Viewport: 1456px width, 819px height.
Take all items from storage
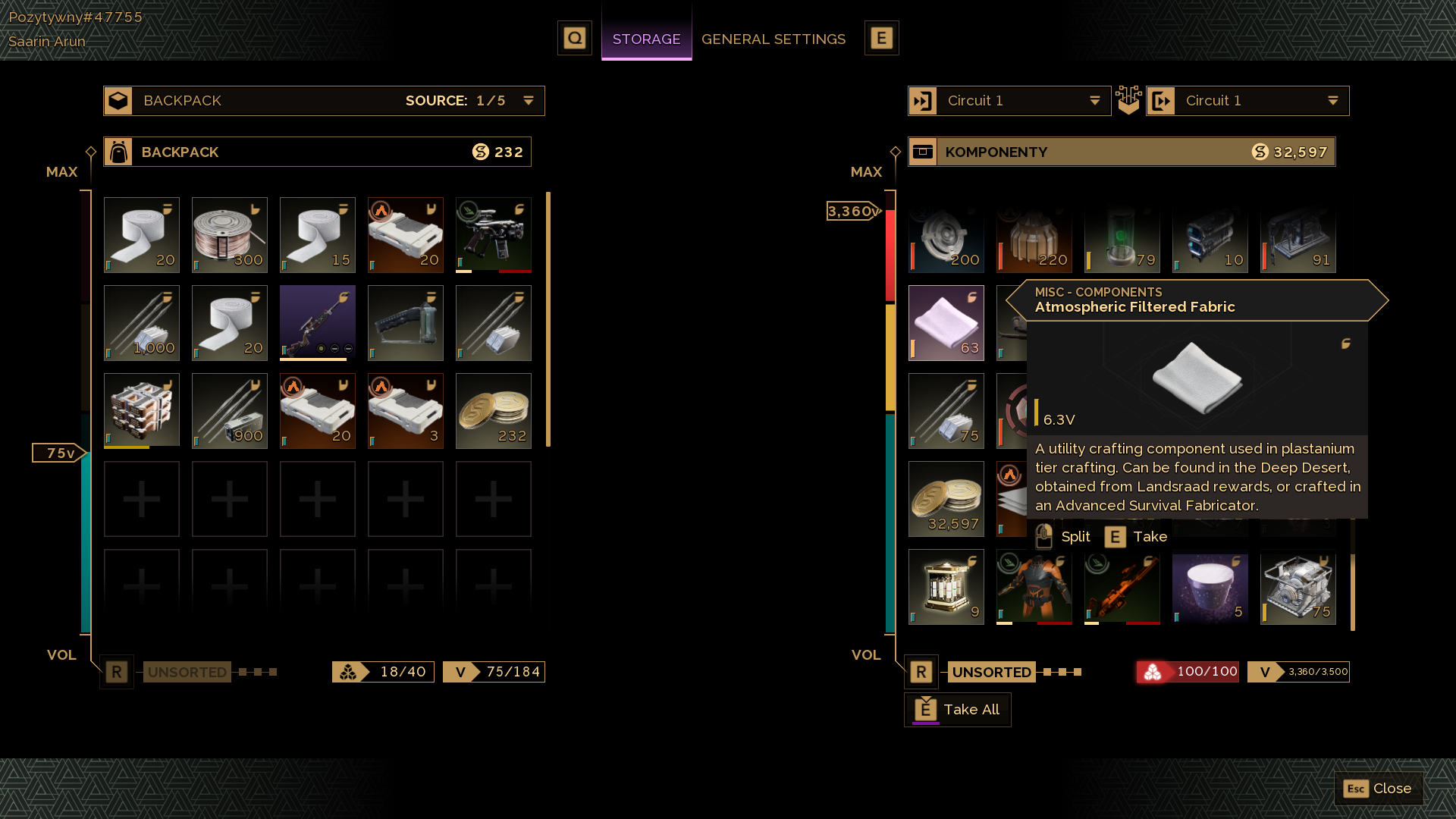[958, 710]
